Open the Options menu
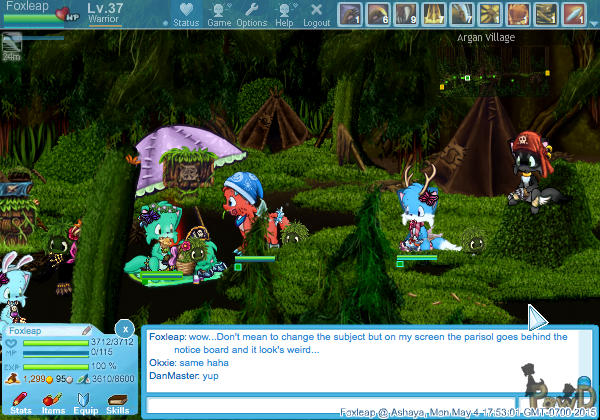This screenshot has height=420, width=600. 252,14
